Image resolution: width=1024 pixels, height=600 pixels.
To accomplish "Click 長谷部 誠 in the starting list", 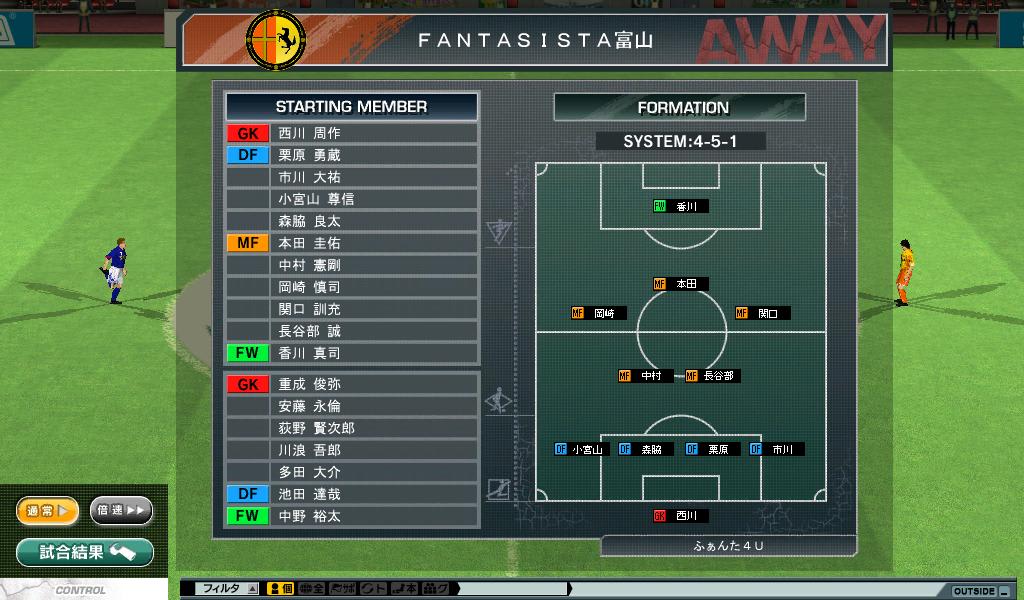I will click(x=351, y=331).
